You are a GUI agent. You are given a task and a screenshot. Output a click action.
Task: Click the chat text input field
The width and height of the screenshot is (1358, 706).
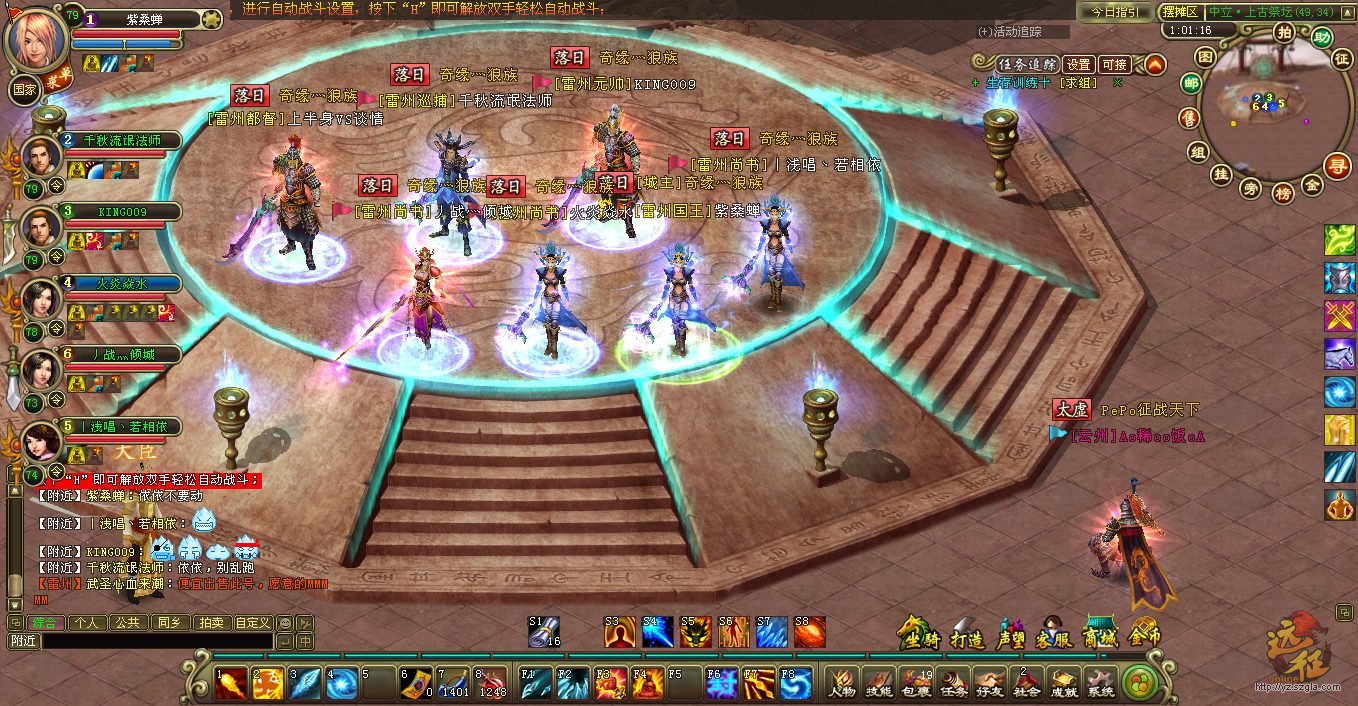coord(155,641)
